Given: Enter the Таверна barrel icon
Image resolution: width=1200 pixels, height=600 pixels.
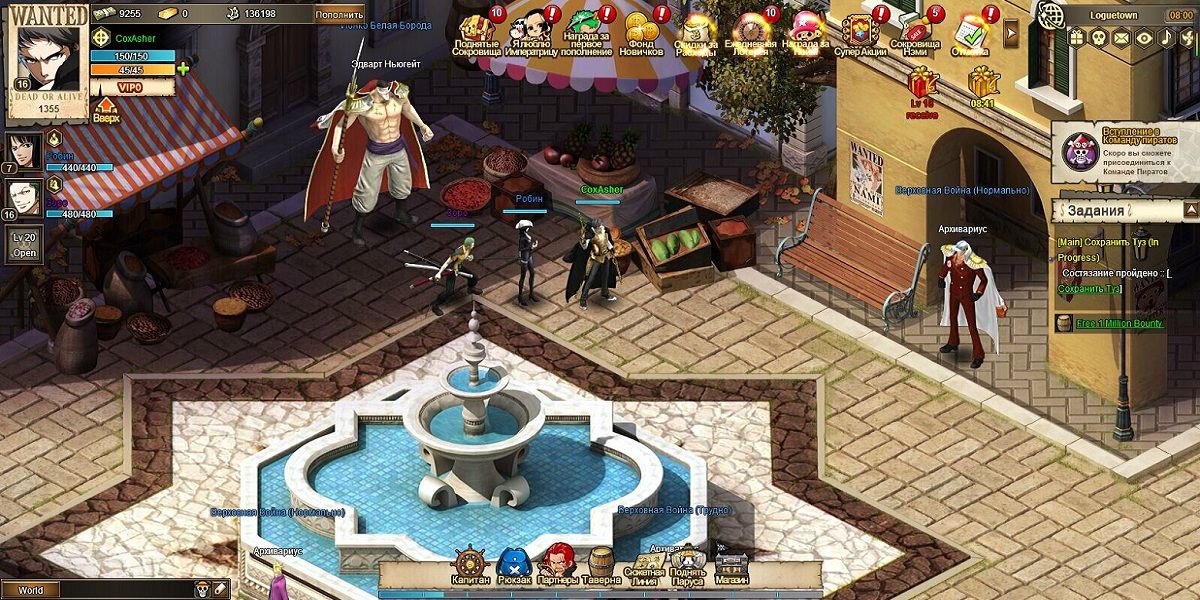Looking at the screenshot, I should 600,567.
